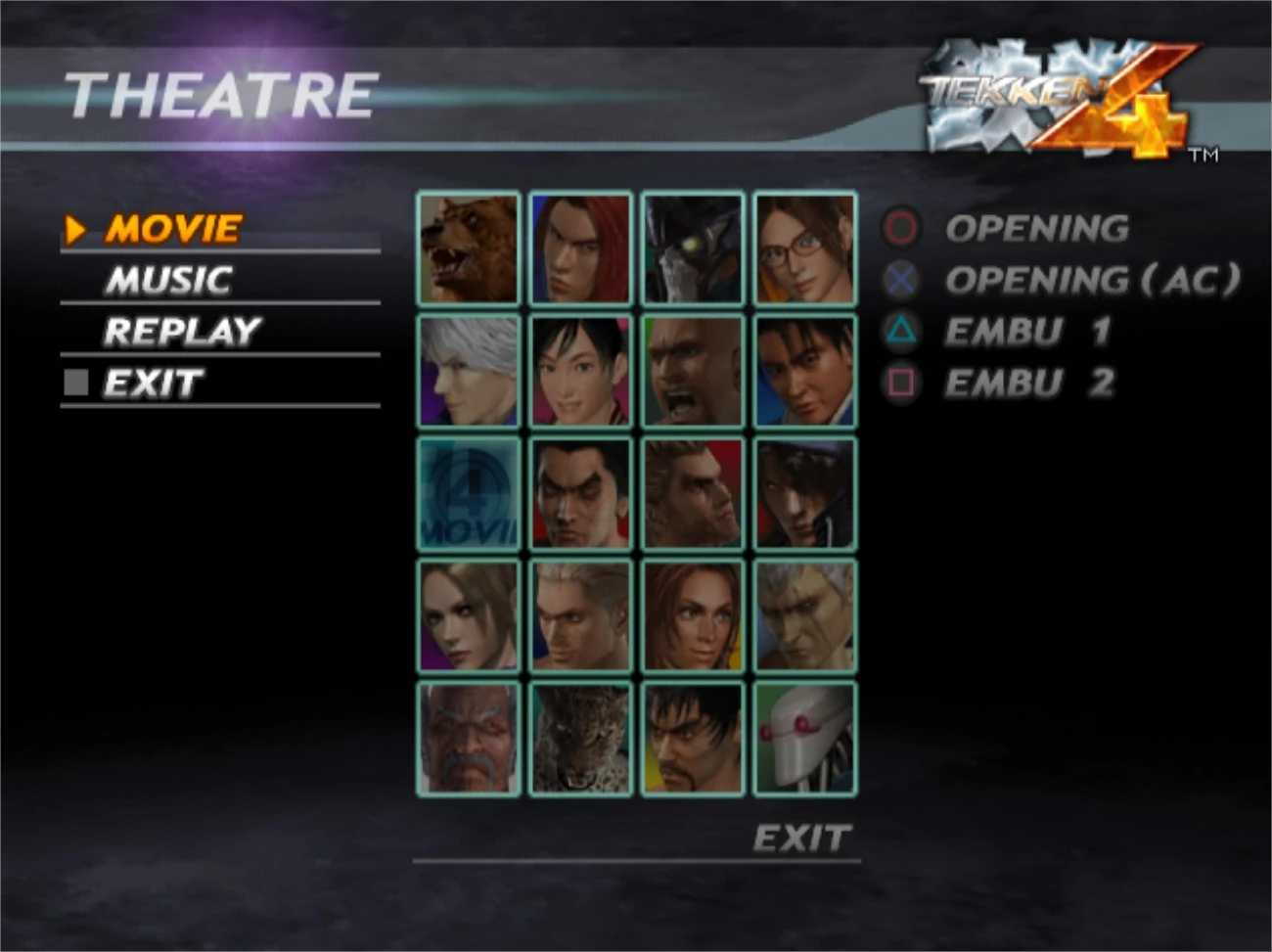Image resolution: width=1272 pixels, height=952 pixels.
Task: Open the Tekken 4 MOVIE logo thumbnail
Action: pyautogui.click(x=468, y=494)
